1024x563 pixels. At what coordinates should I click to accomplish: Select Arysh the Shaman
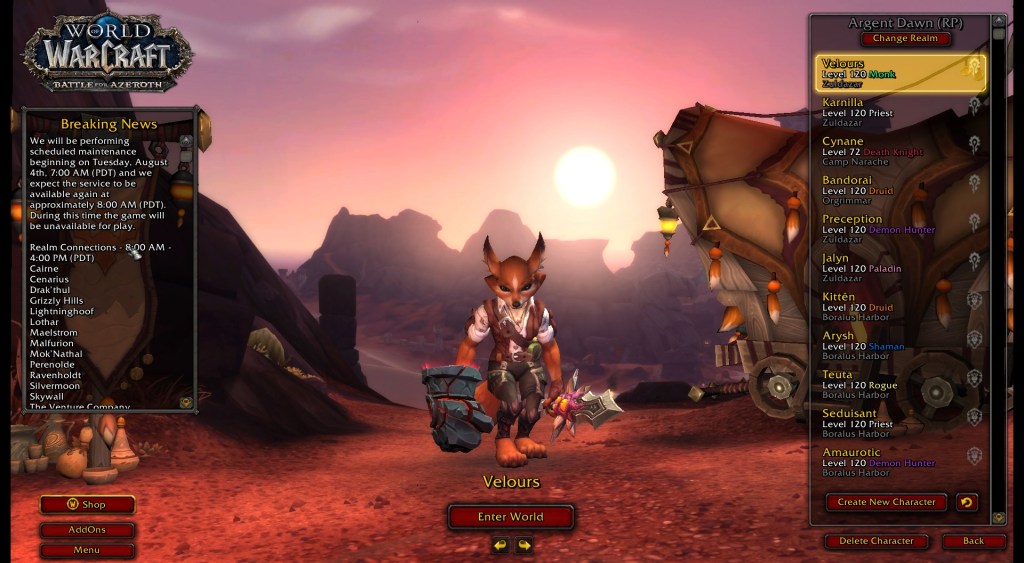(890, 346)
